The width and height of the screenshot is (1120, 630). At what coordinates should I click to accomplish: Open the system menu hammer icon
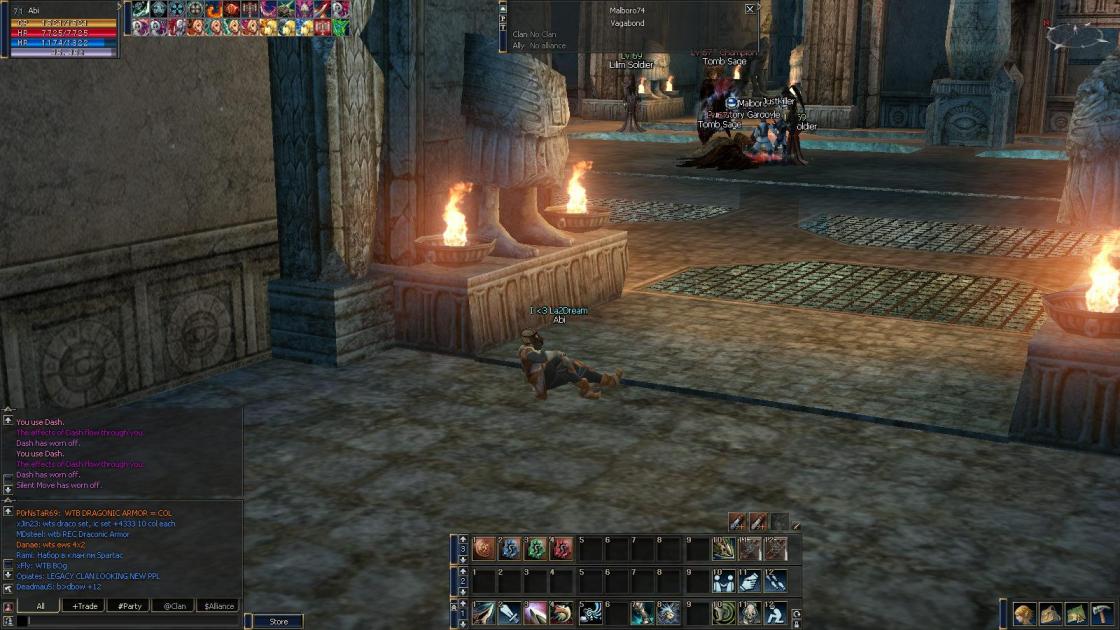pos(1102,614)
